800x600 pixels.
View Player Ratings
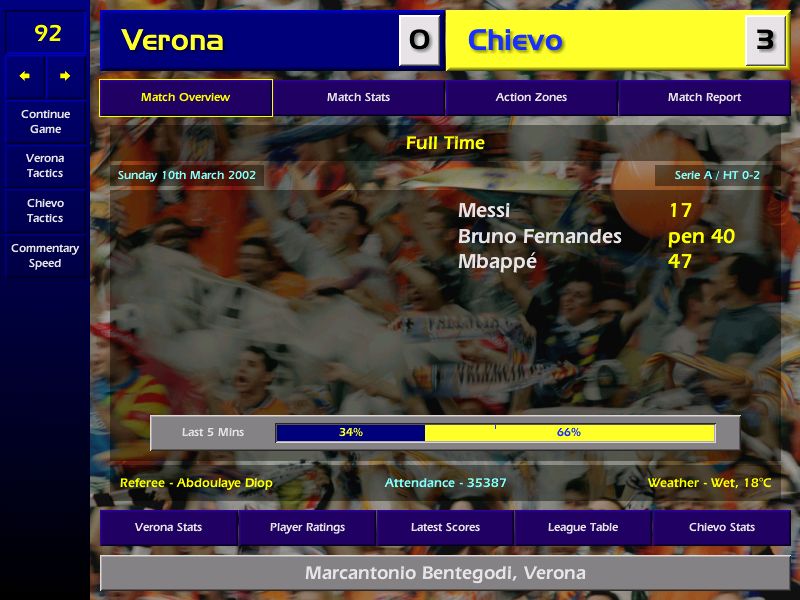[307, 527]
